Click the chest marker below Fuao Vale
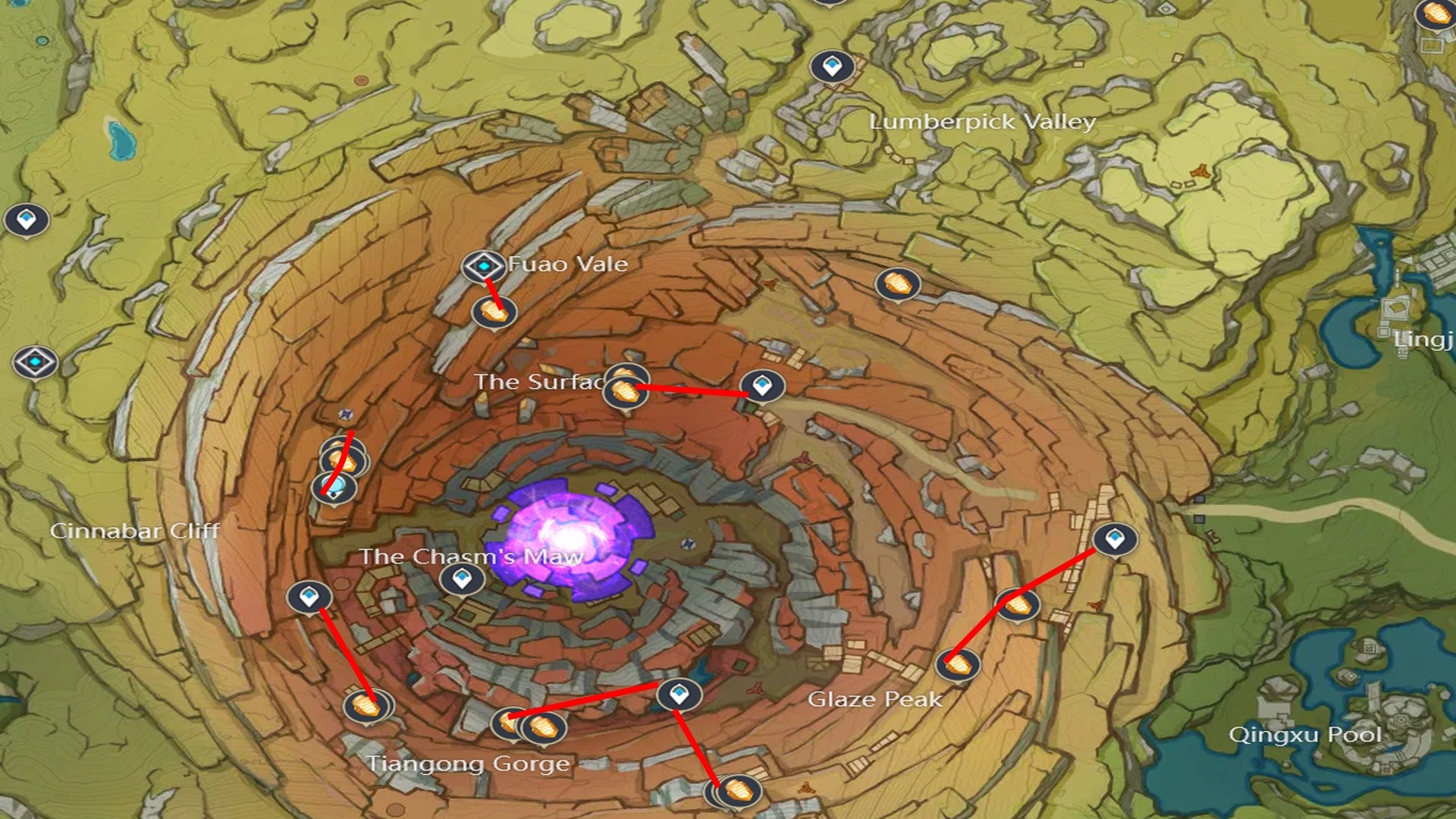 pyautogui.click(x=494, y=311)
